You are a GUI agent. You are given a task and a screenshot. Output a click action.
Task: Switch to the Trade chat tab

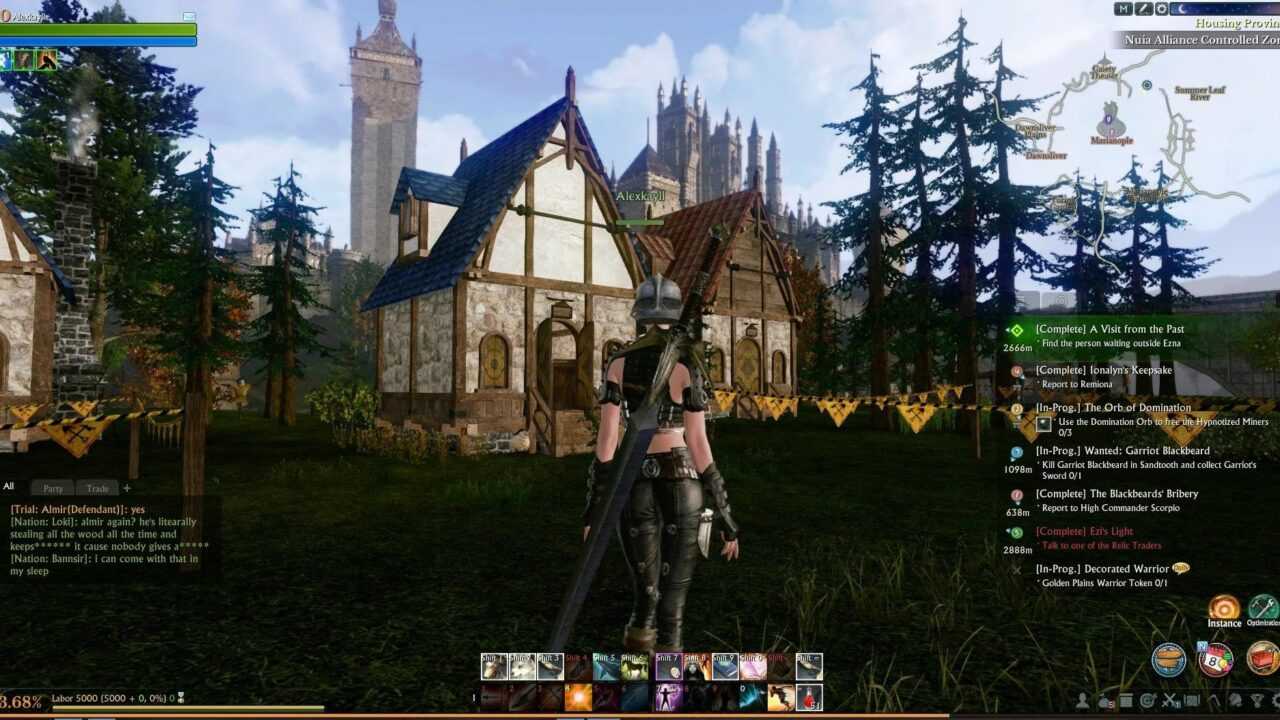(97, 488)
